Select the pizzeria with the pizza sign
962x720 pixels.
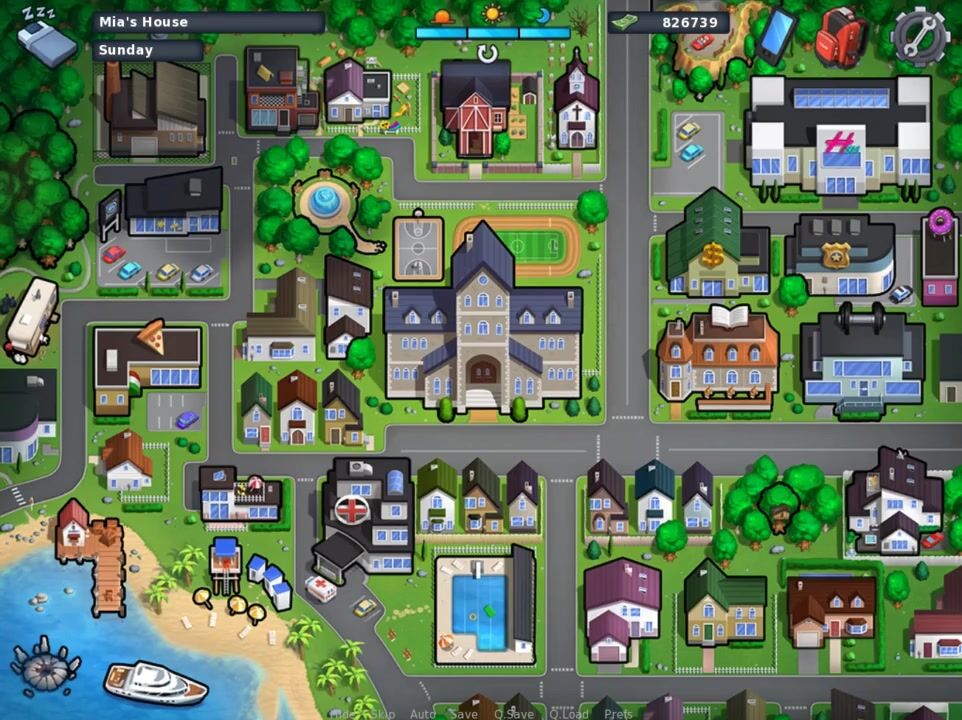148,362
